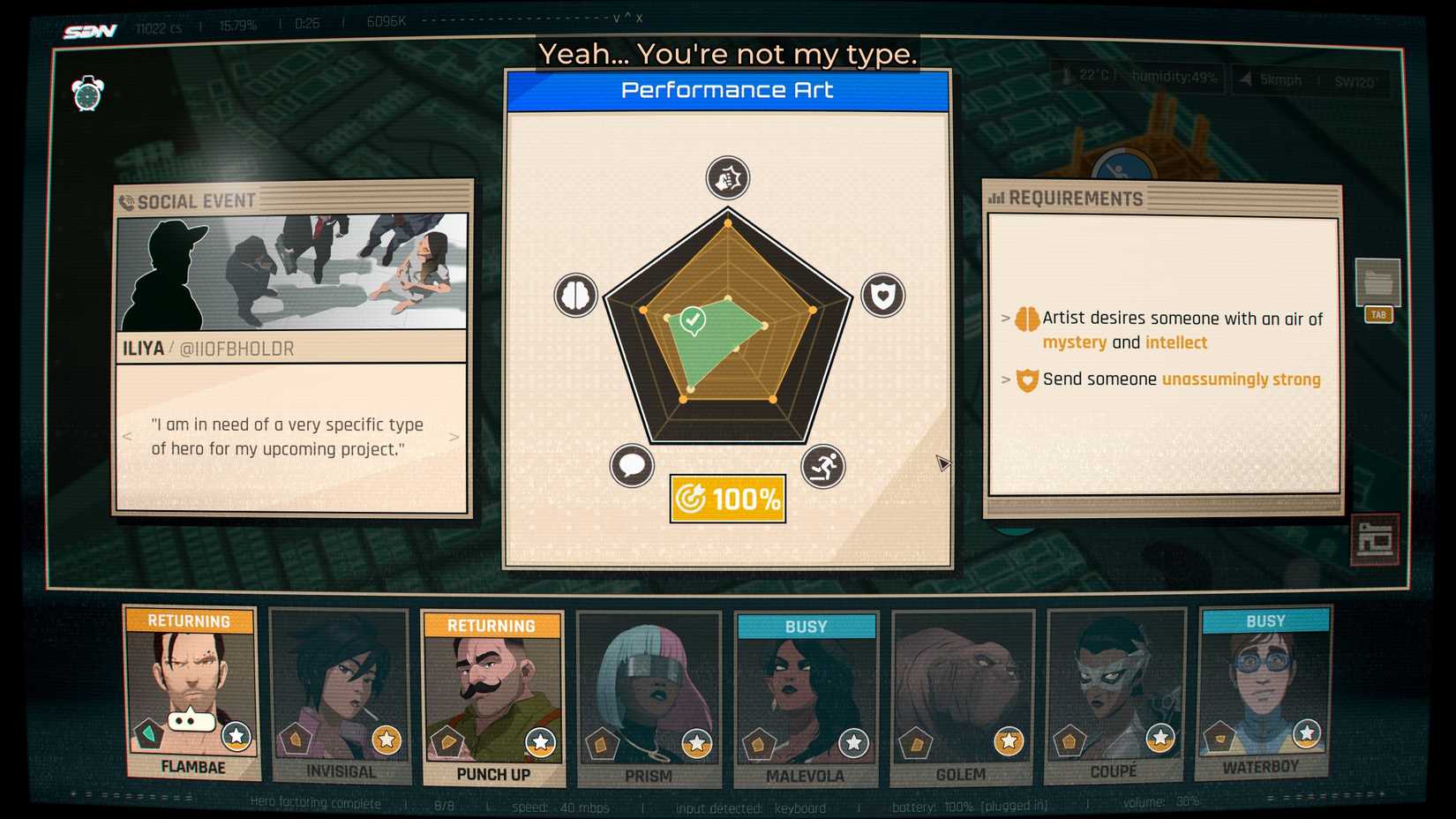Click the SBN logo in the top bar

tap(89, 29)
